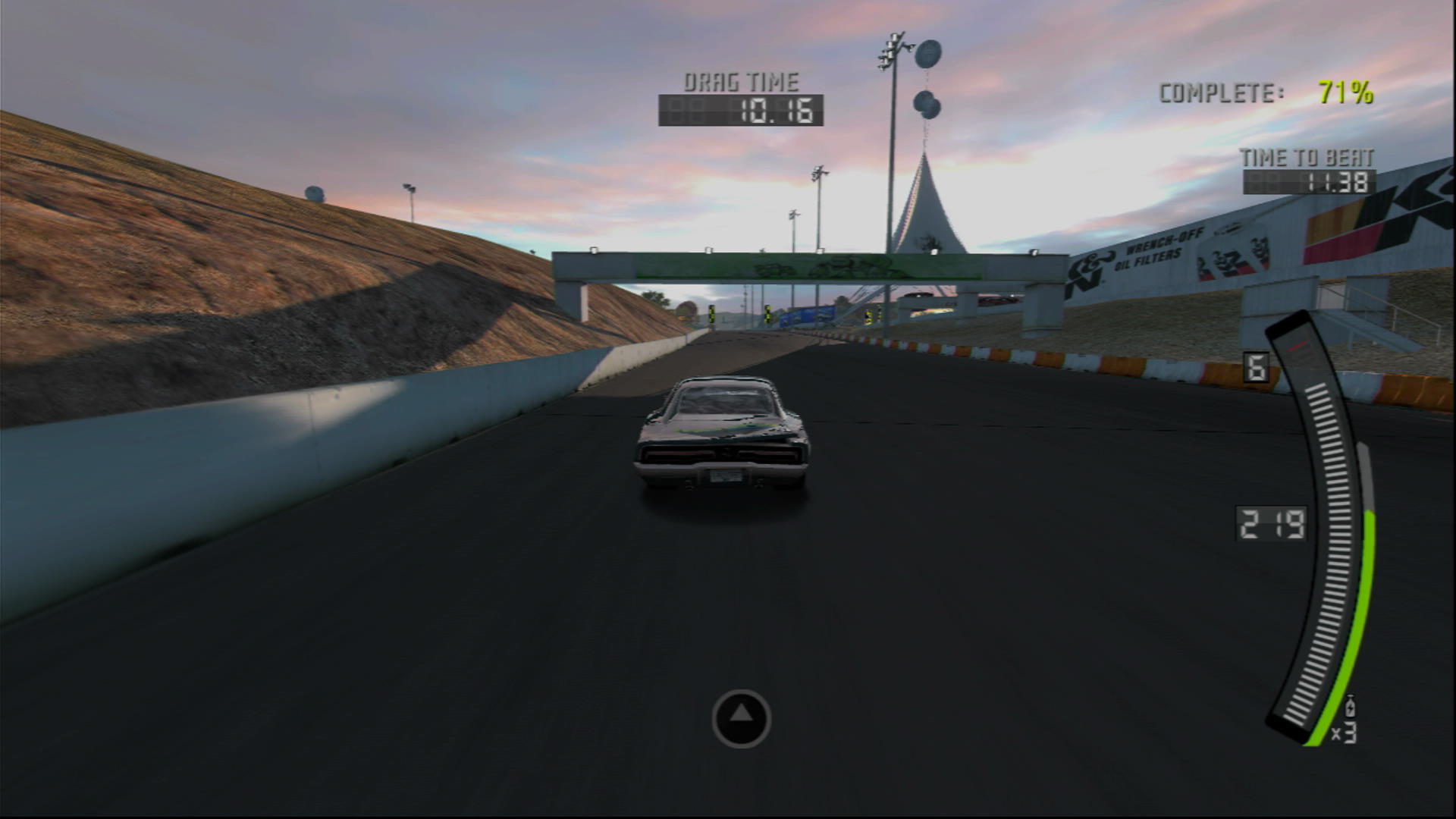The image size is (1456, 819).
Task: Expand the DRAG TIME panel
Action: (743, 95)
